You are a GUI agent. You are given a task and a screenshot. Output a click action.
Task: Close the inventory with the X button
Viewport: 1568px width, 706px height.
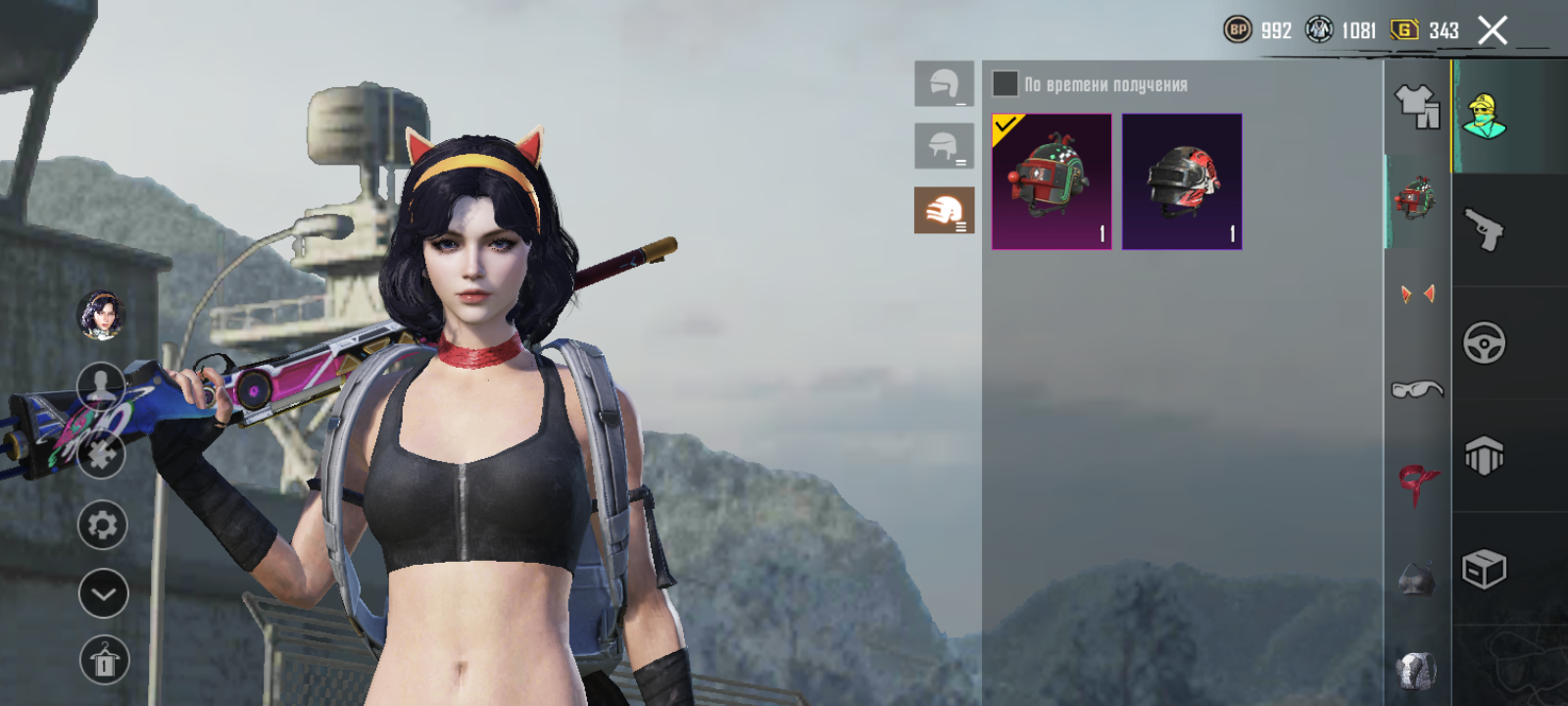click(1492, 31)
